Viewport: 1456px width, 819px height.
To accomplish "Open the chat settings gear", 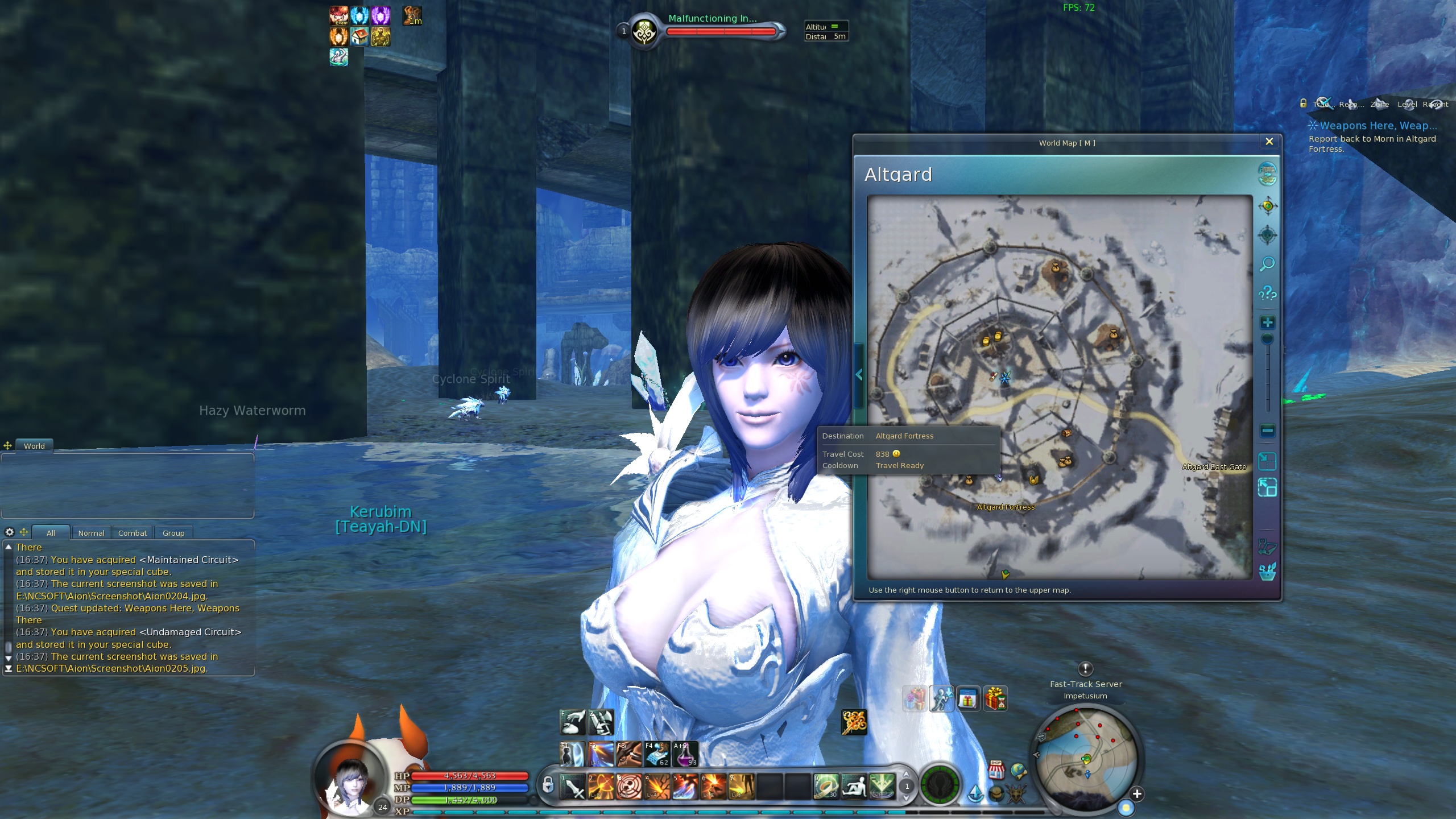I will [x=10, y=532].
